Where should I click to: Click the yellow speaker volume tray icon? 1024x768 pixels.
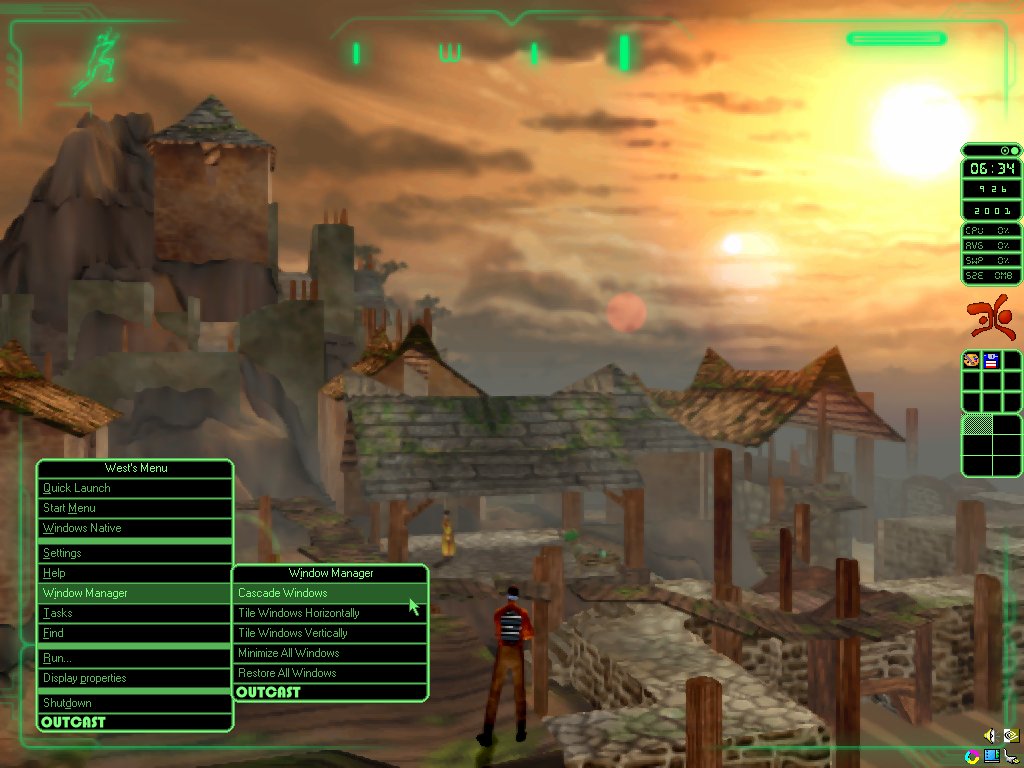pos(991,735)
